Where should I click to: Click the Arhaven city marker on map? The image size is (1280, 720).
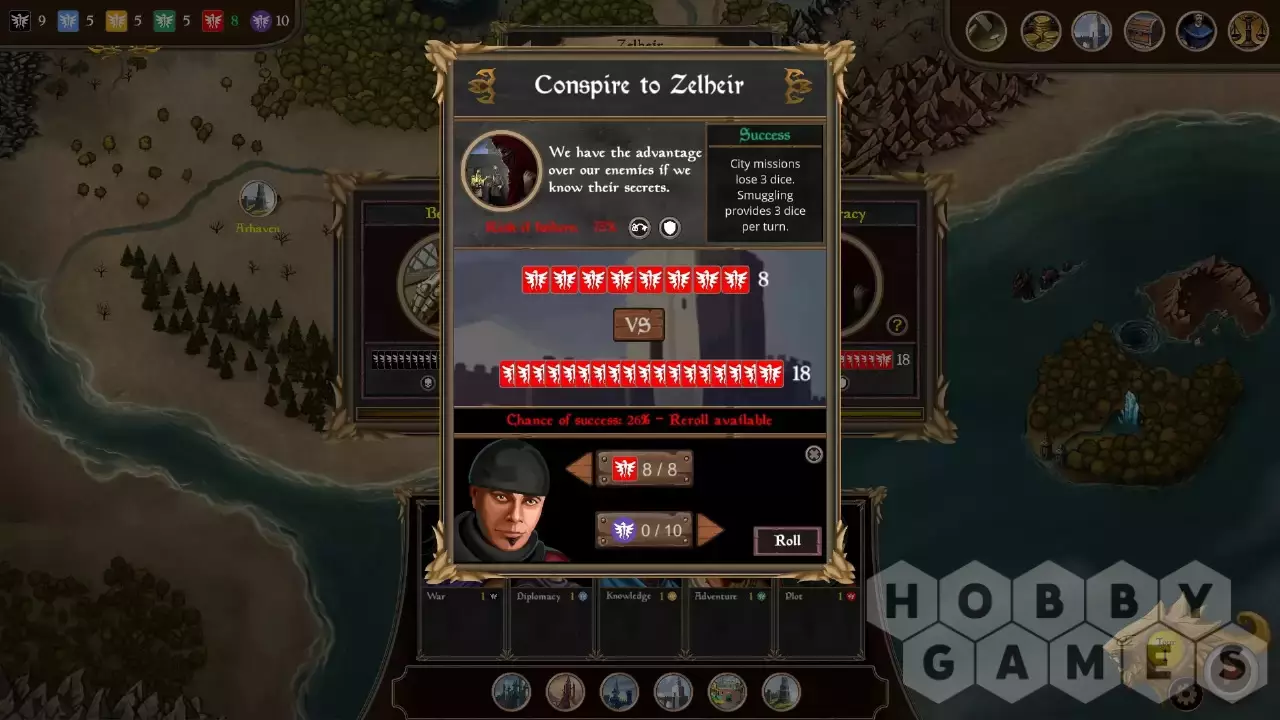pos(258,200)
